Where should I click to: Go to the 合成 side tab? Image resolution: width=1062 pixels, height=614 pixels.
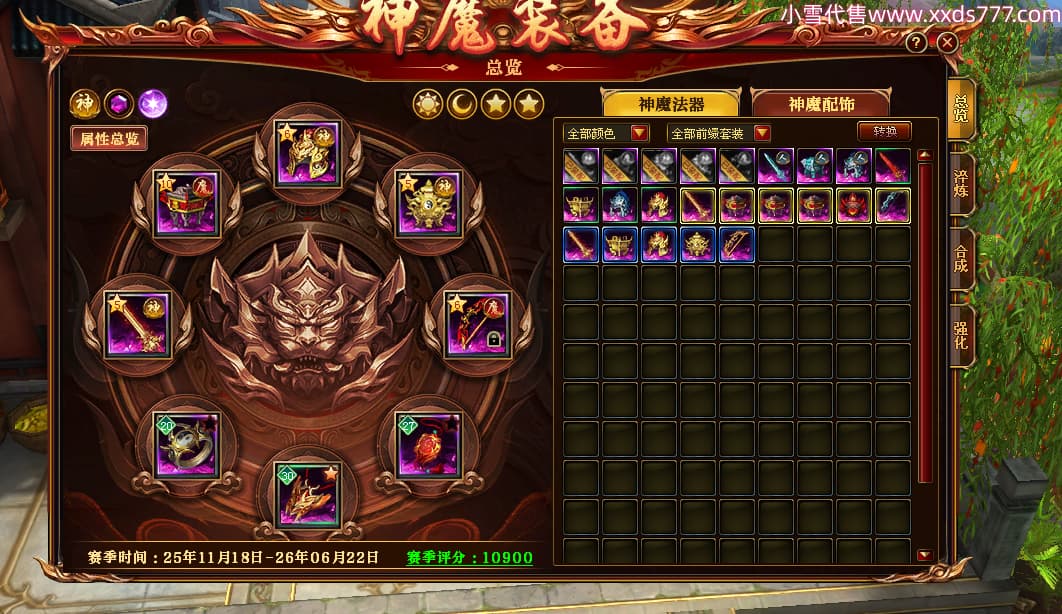tap(960, 258)
